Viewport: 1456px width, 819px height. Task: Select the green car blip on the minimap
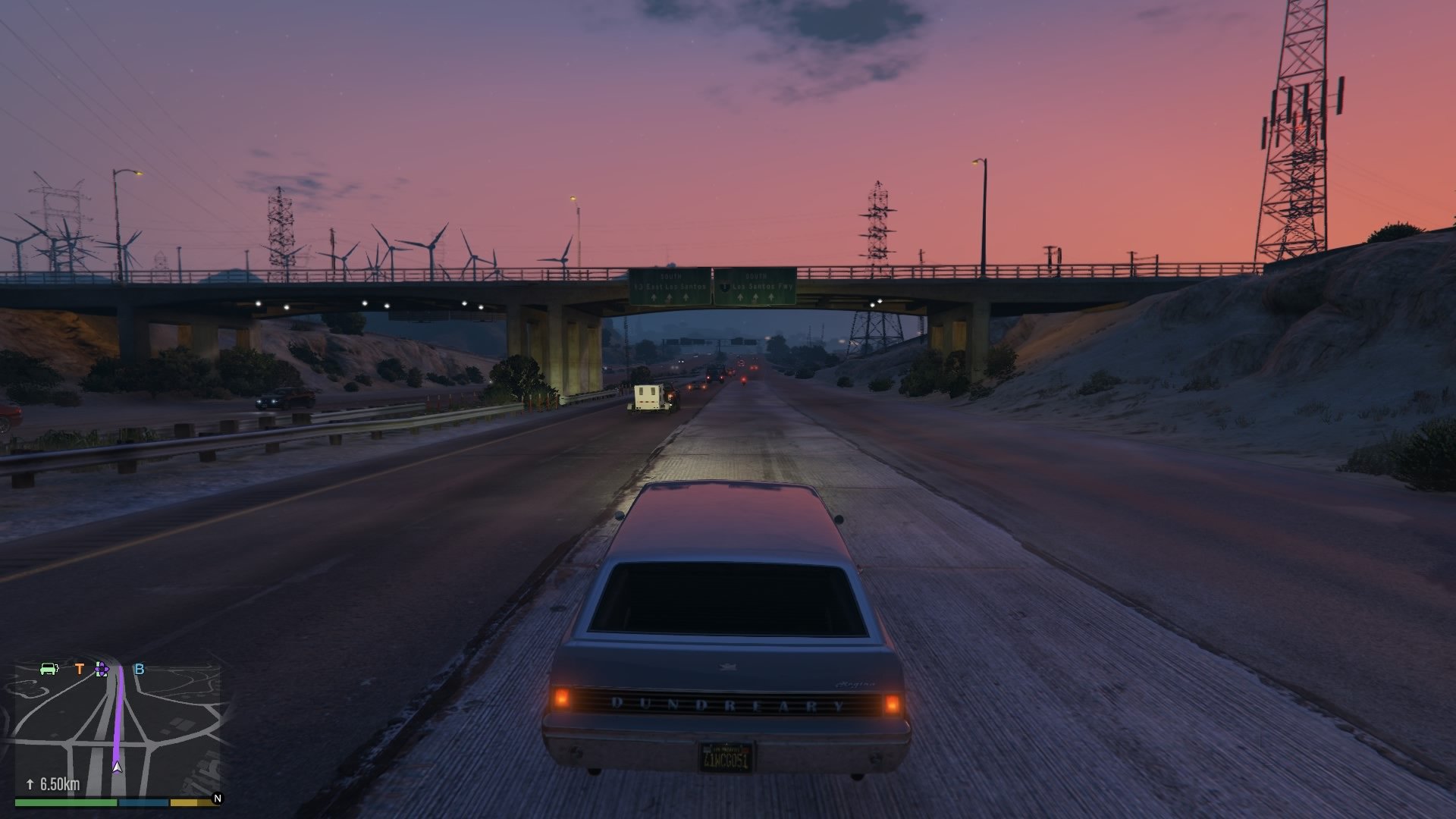click(x=49, y=668)
